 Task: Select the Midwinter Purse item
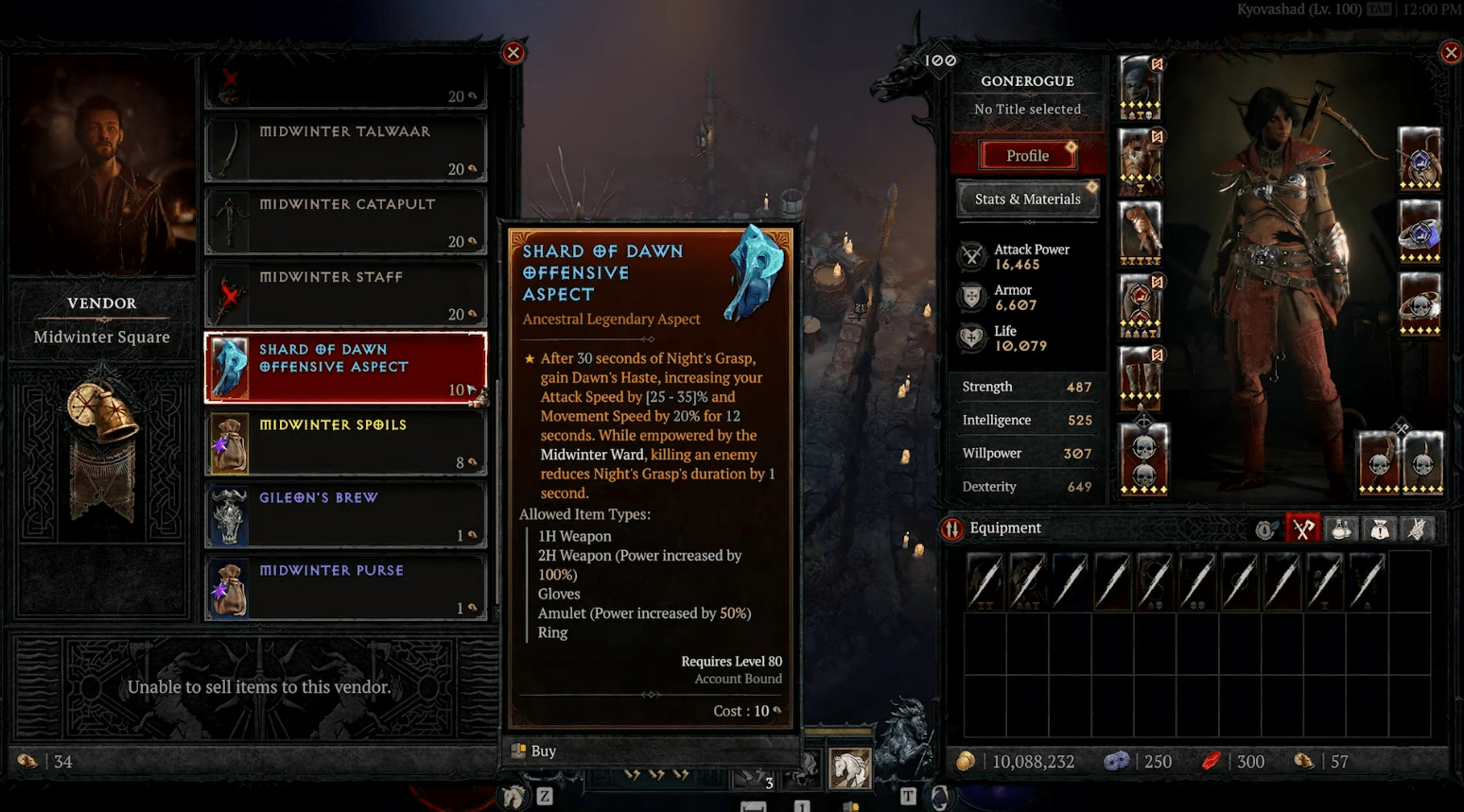[x=346, y=588]
